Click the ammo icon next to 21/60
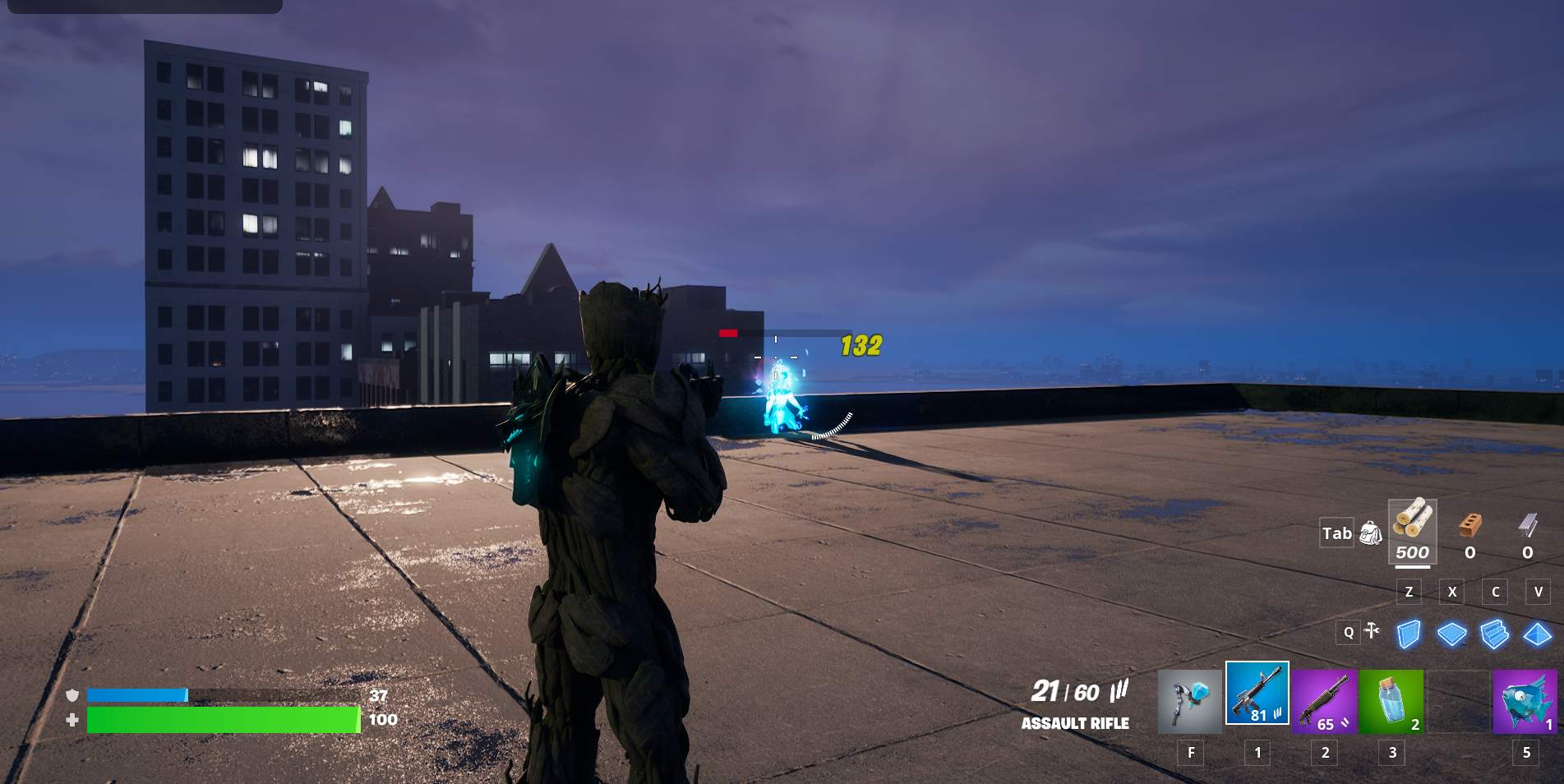This screenshot has width=1564, height=784. 1117,693
